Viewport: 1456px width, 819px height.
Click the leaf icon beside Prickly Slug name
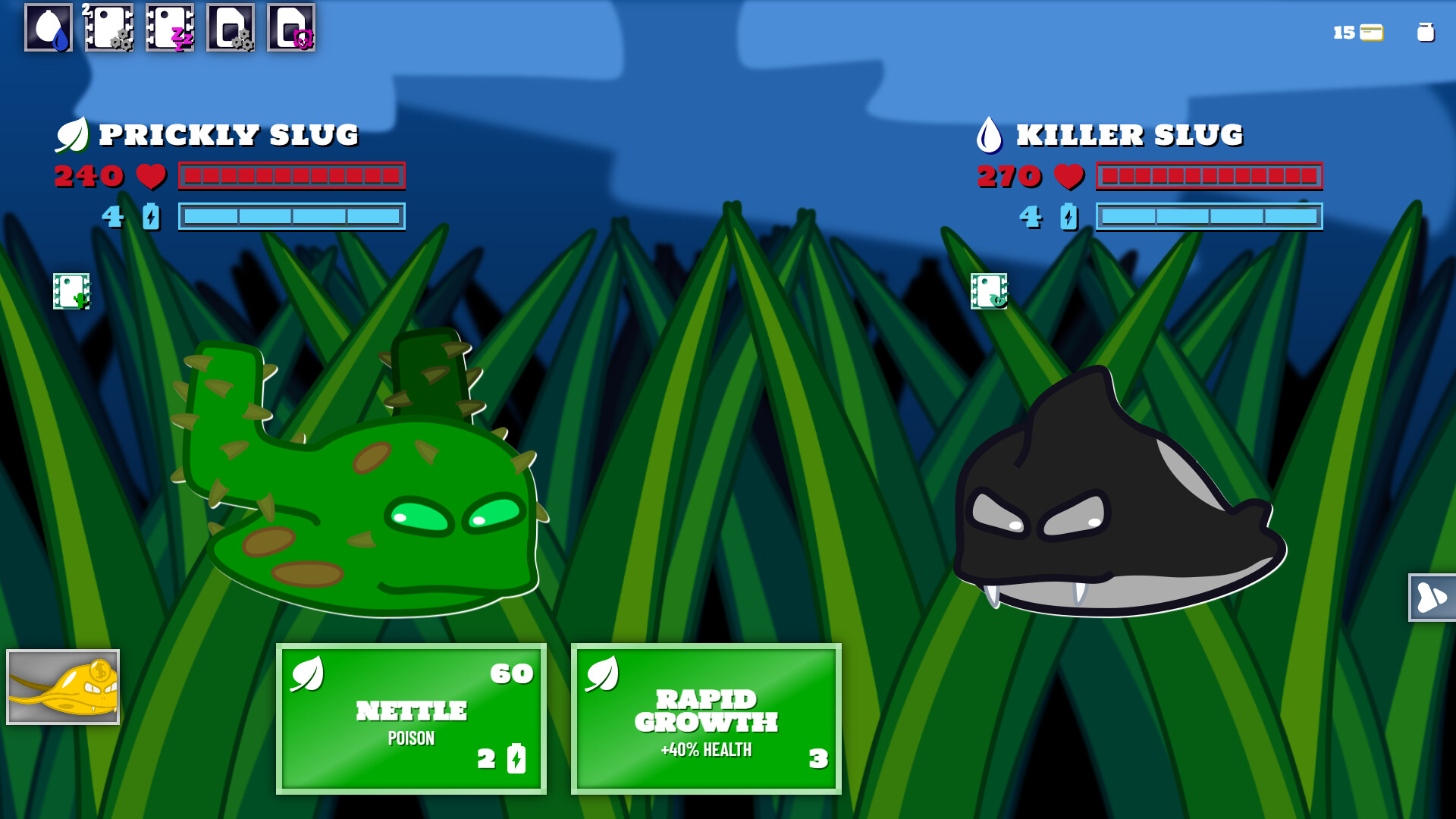tap(74, 134)
